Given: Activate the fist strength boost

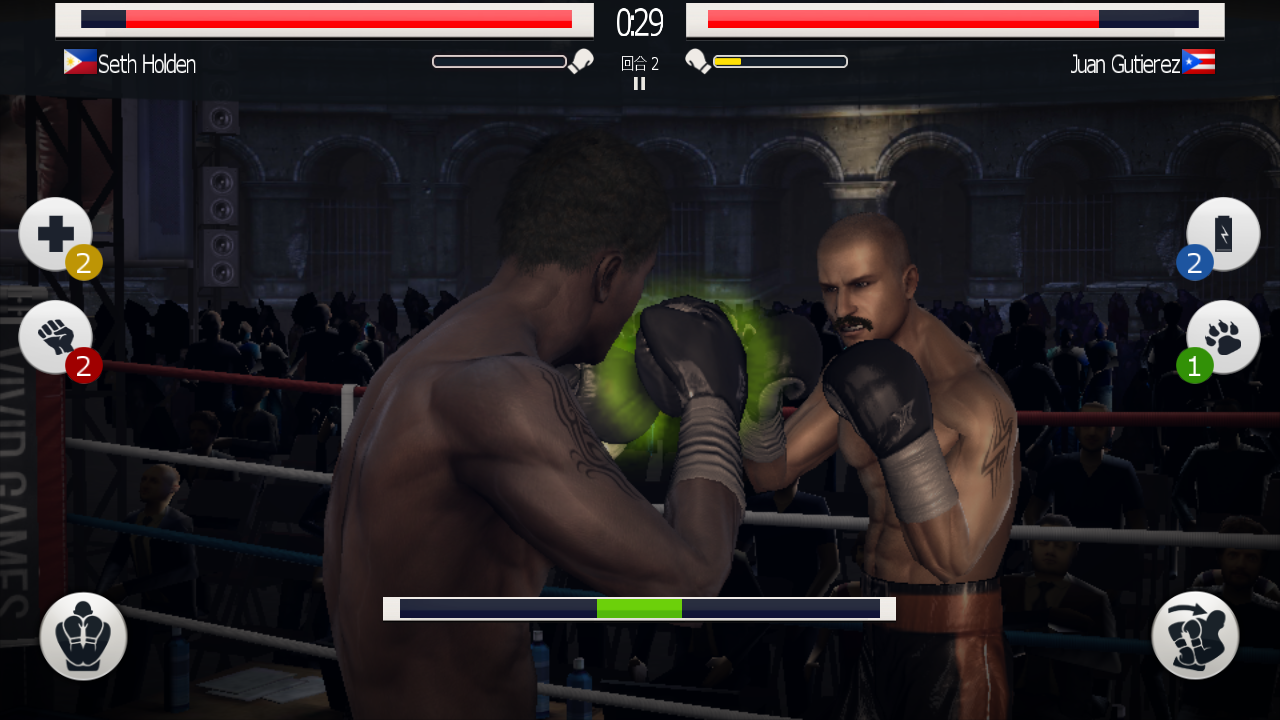Looking at the screenshot, I should pyautogui.click(x=55, y=337).
